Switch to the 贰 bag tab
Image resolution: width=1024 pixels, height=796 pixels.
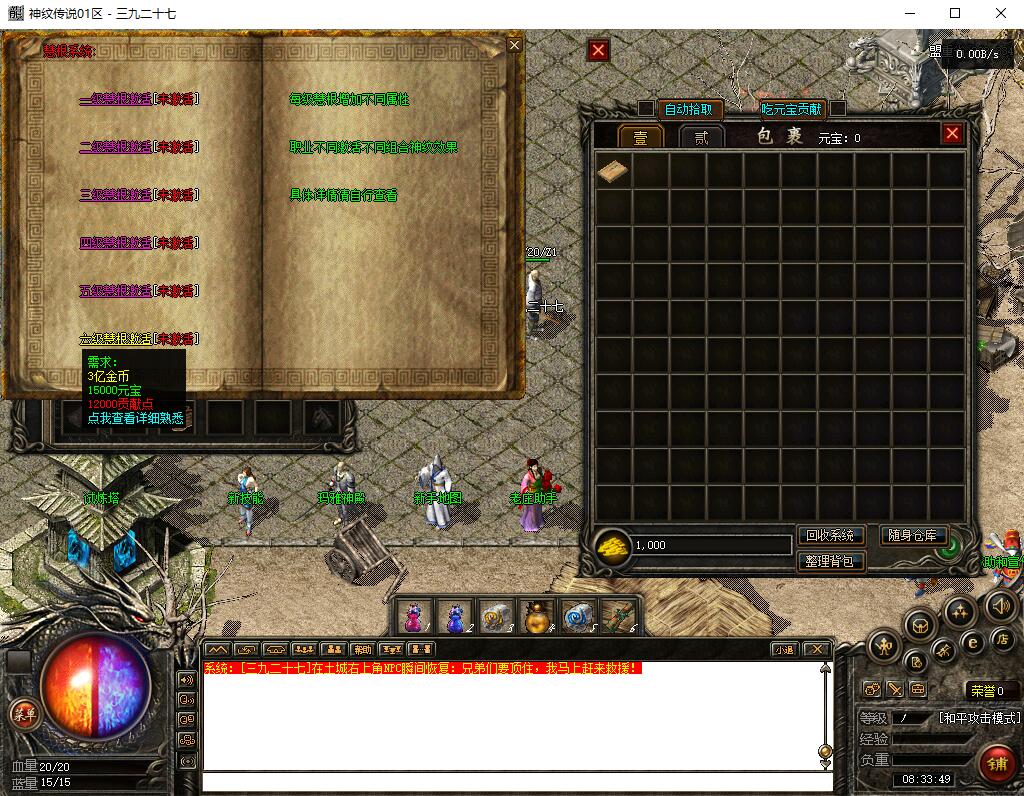[x=701, y=137]
